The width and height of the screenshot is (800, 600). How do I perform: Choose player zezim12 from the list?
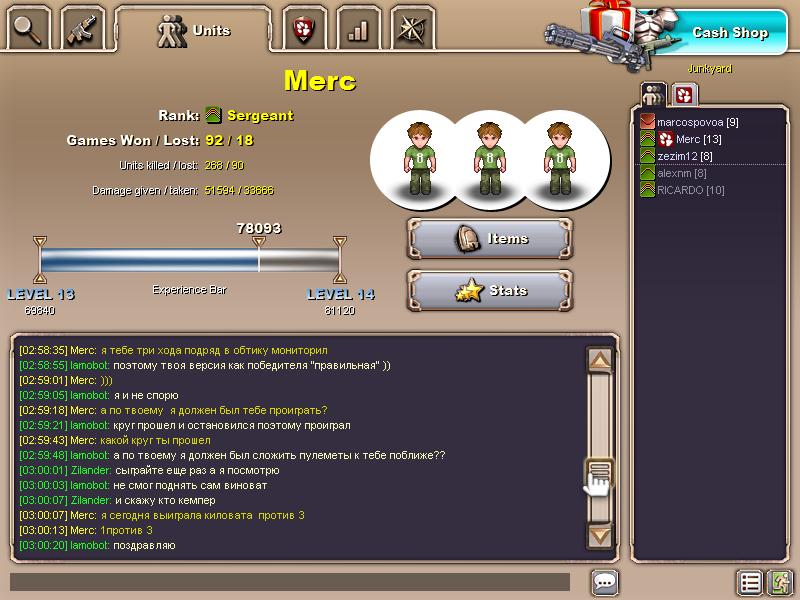point(684,156)
